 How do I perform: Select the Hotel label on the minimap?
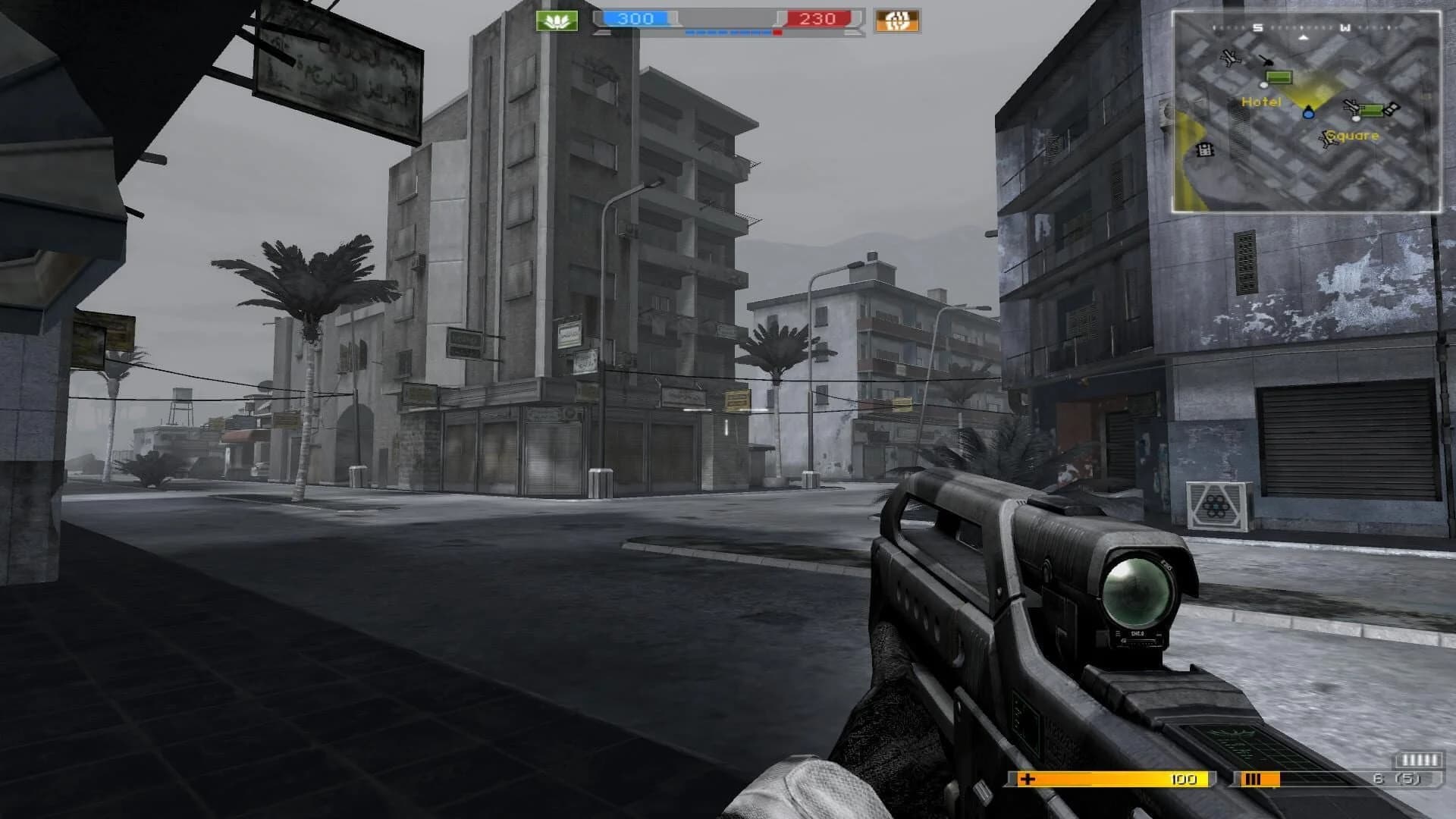1262,101
